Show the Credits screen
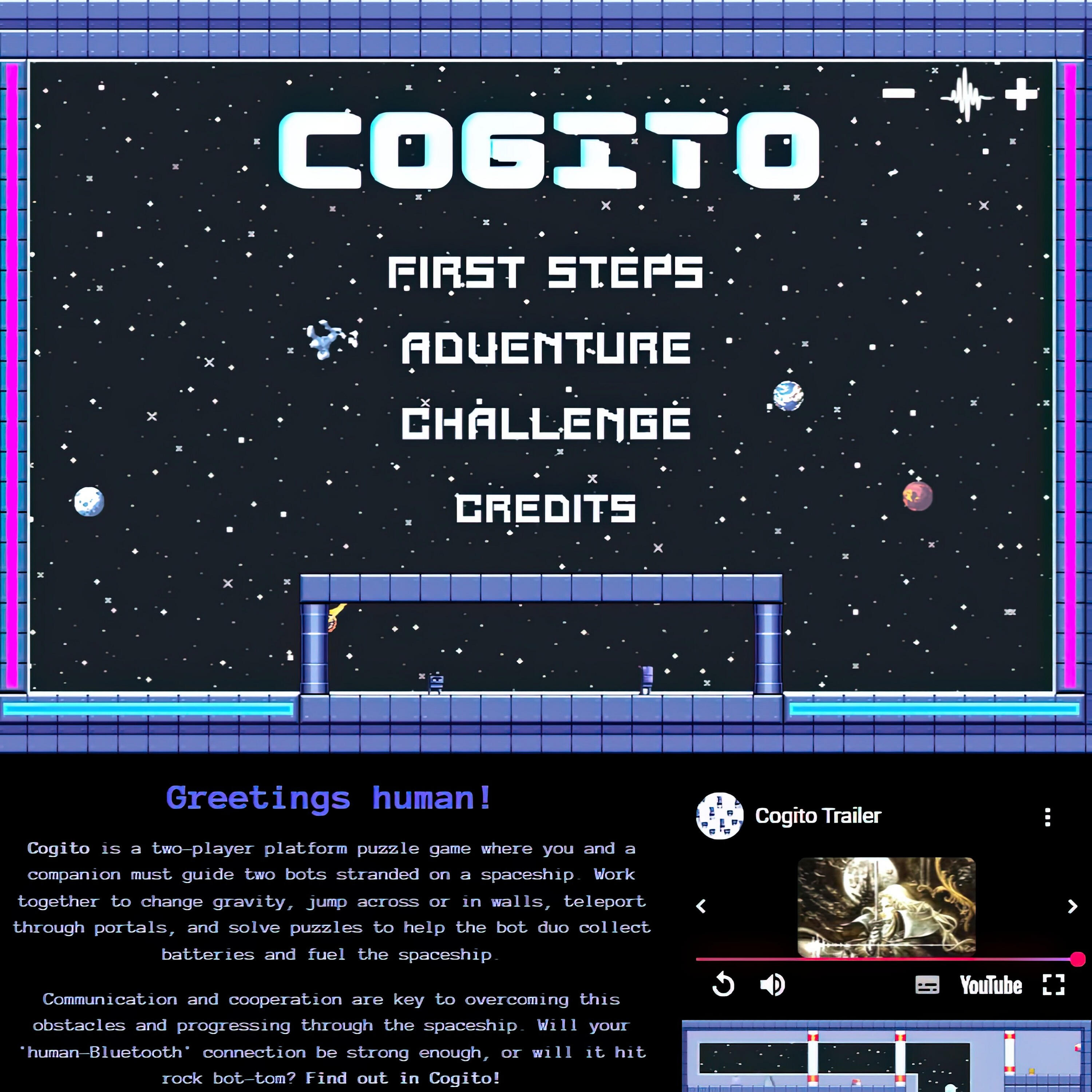Screen dimensions: 1092x1092 [545, 507]
